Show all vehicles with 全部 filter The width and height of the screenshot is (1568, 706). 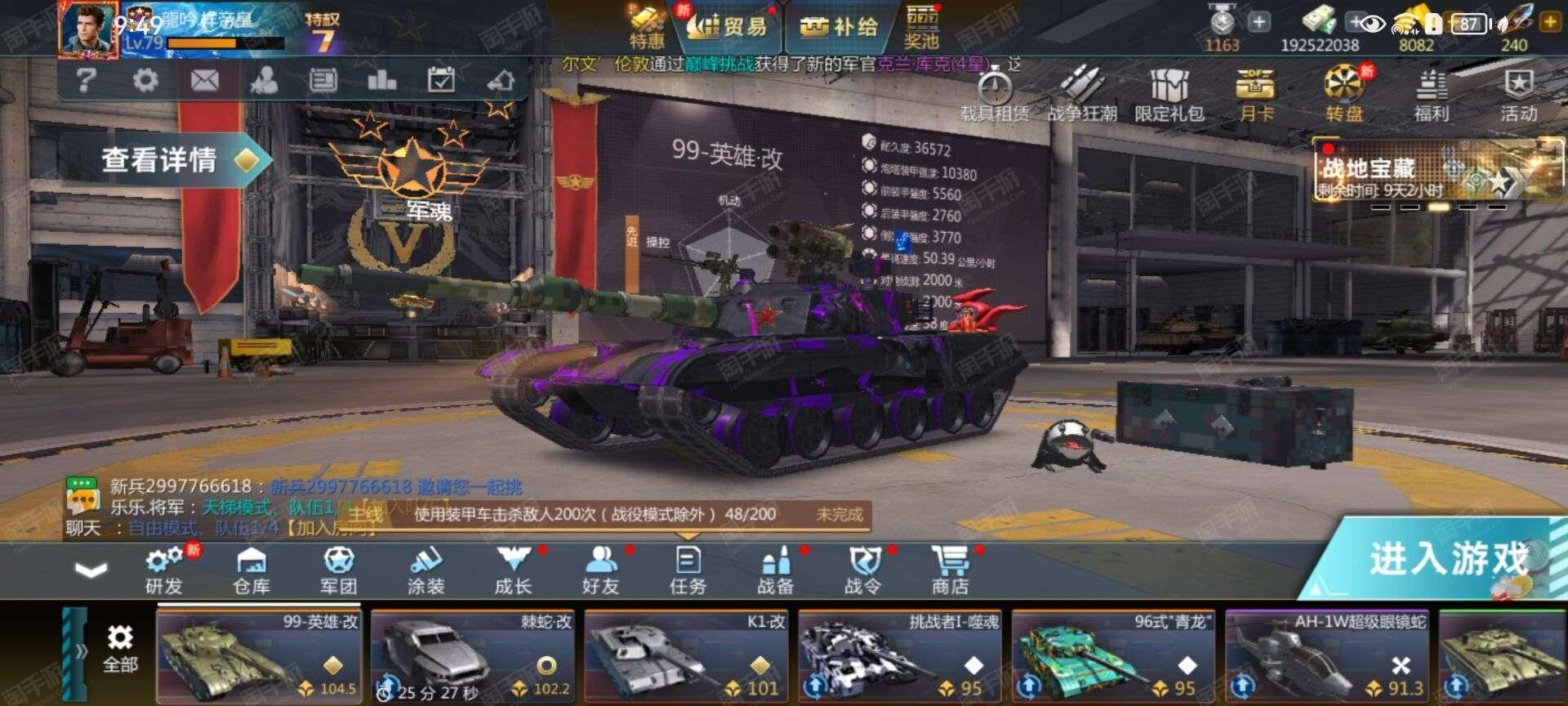point(120,650)
